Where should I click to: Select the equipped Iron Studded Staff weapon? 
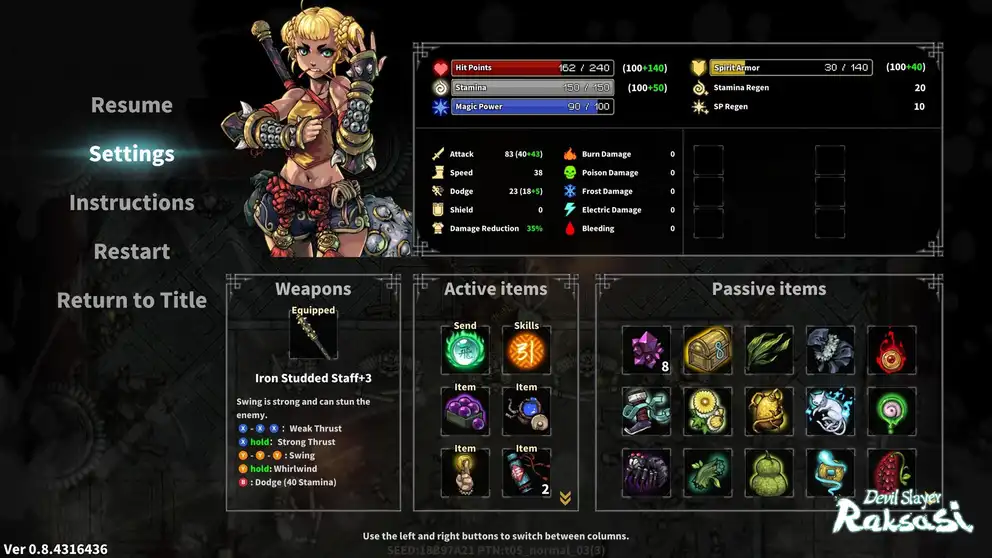coord(313,337)
